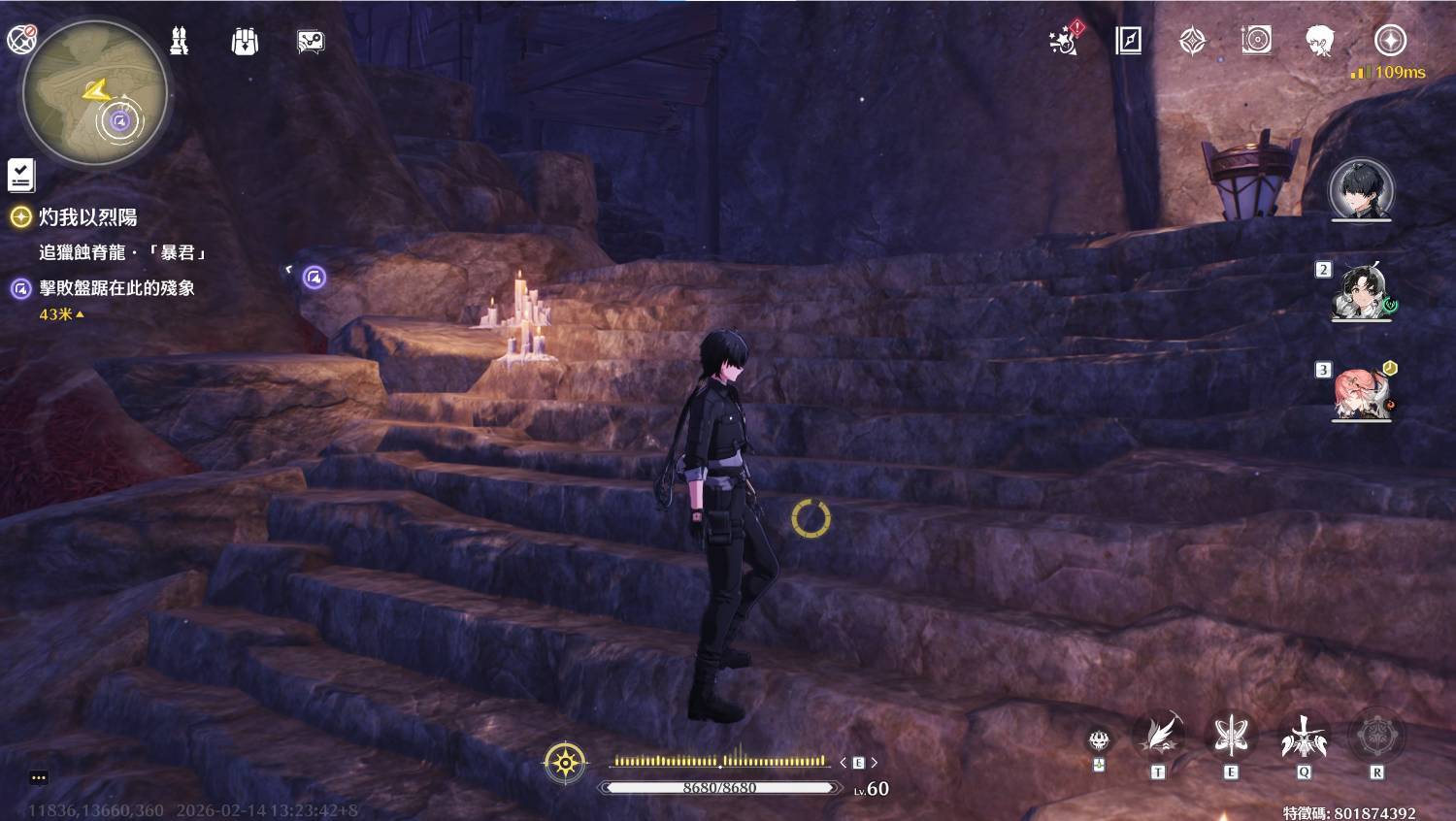Trigger the greyed-out resonance liberation icon
Viewport: 1456px width, 821px height.
tap(1376, 737)
